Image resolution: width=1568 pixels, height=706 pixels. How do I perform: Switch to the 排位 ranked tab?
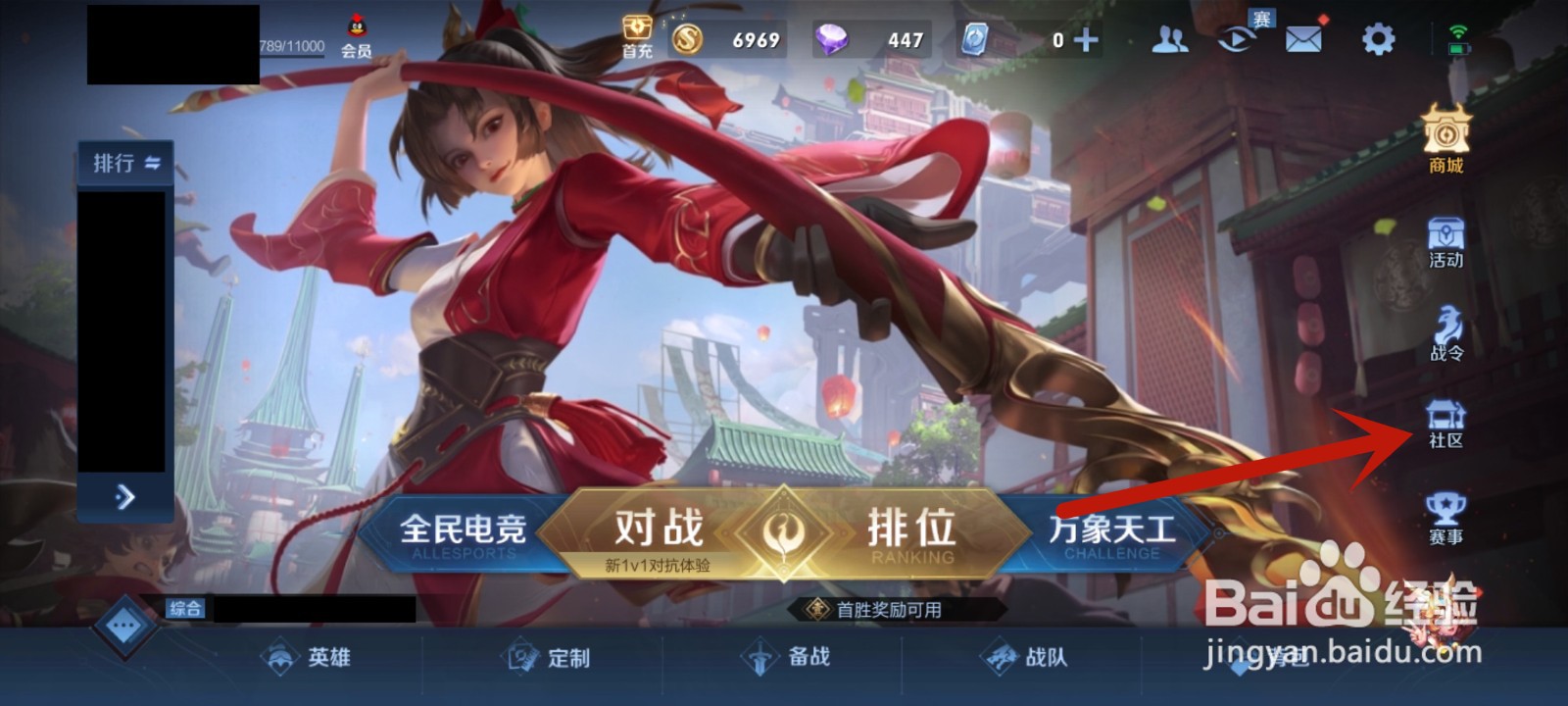911,529
